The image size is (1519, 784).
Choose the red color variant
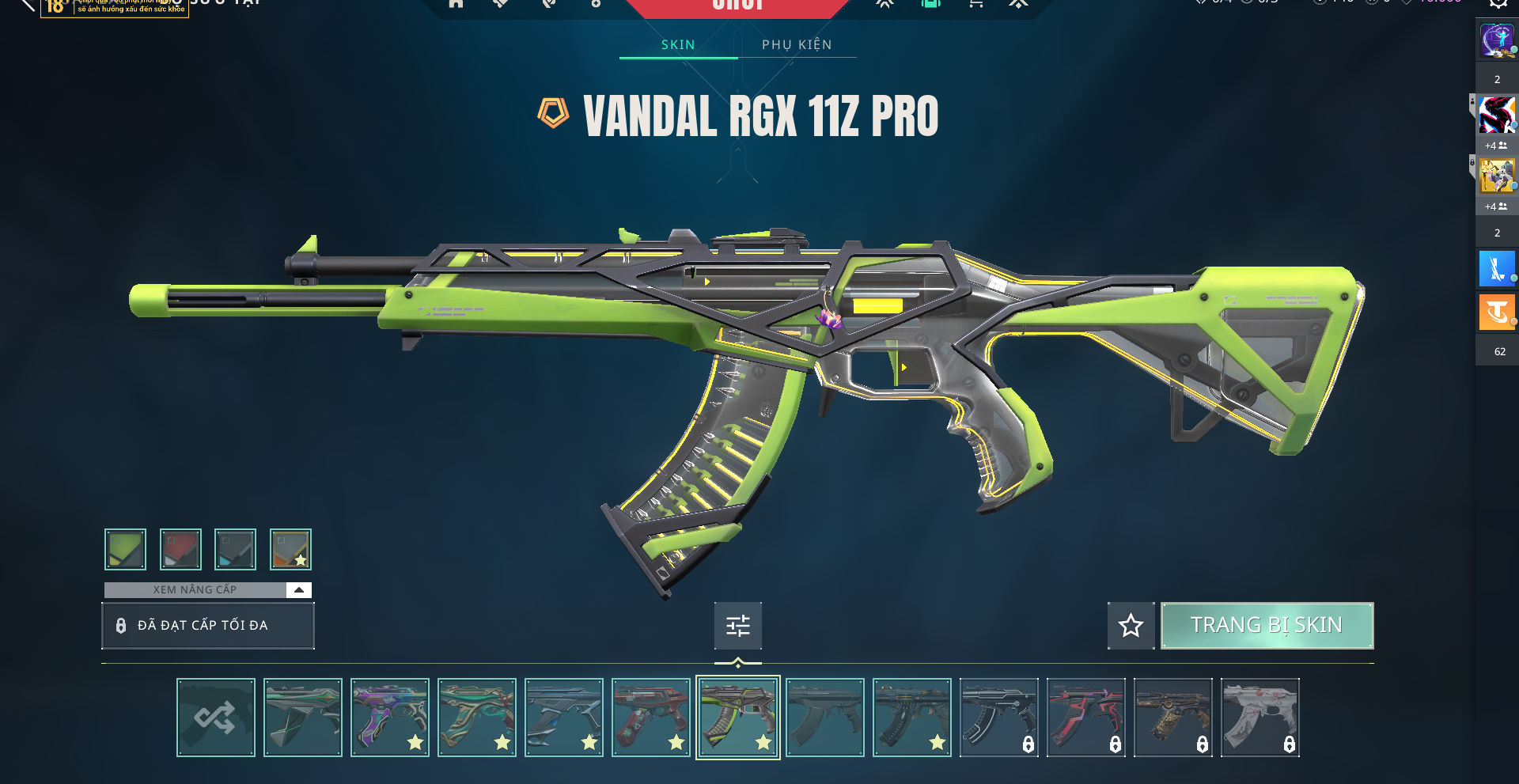(180, 549)
